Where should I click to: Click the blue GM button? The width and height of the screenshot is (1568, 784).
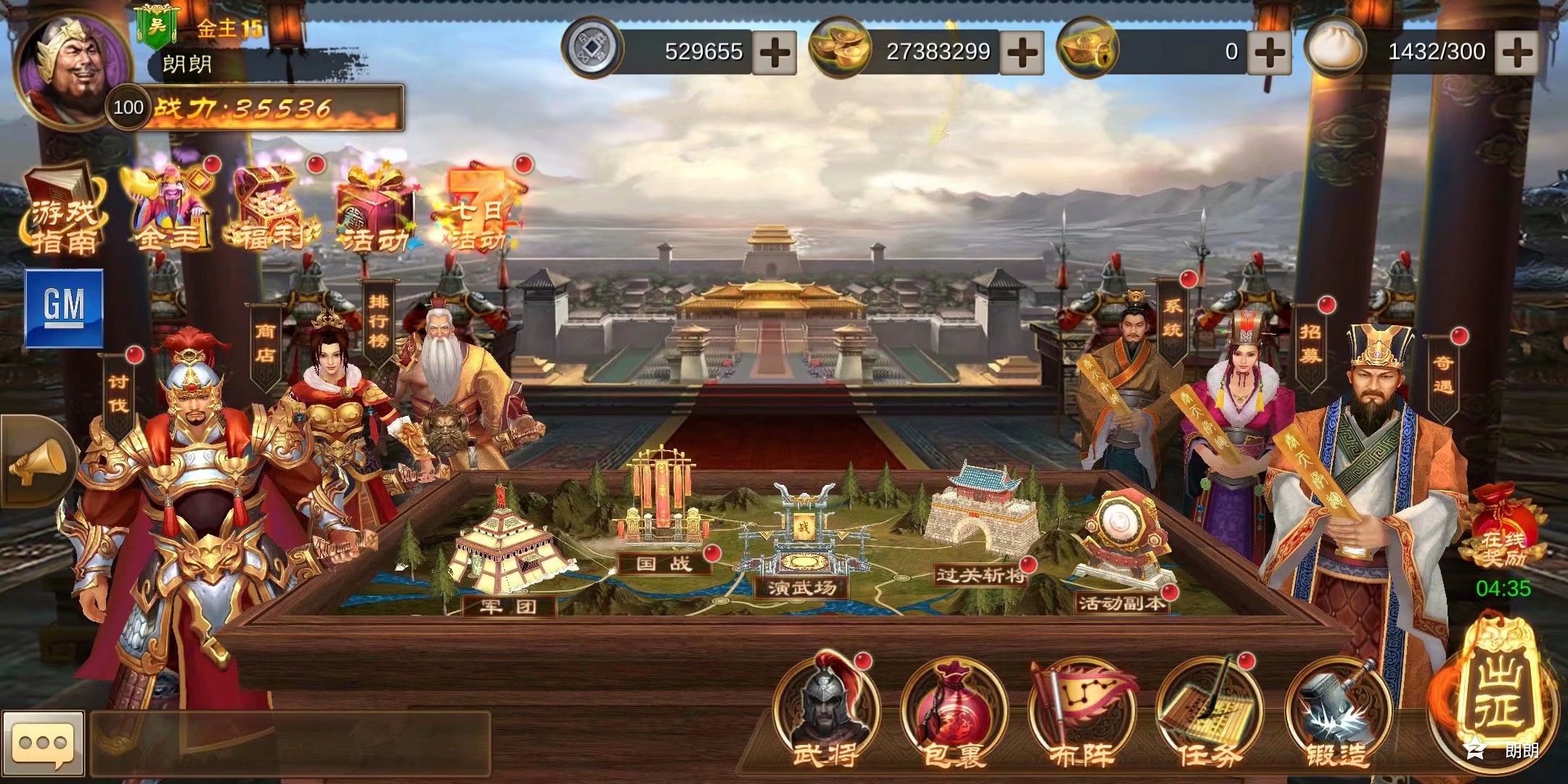coord(64,307)
